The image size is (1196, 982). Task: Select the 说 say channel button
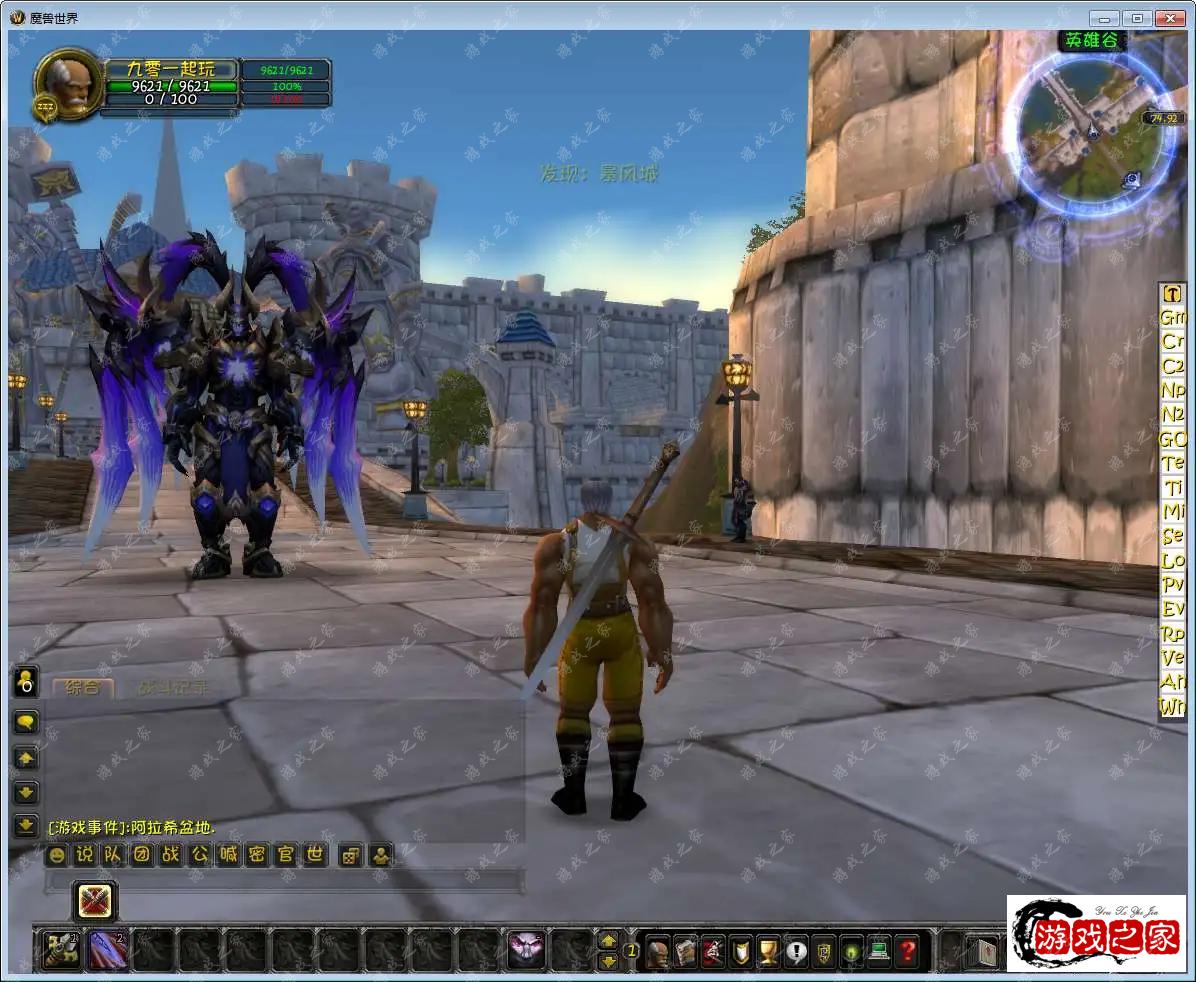pos(85,855)
